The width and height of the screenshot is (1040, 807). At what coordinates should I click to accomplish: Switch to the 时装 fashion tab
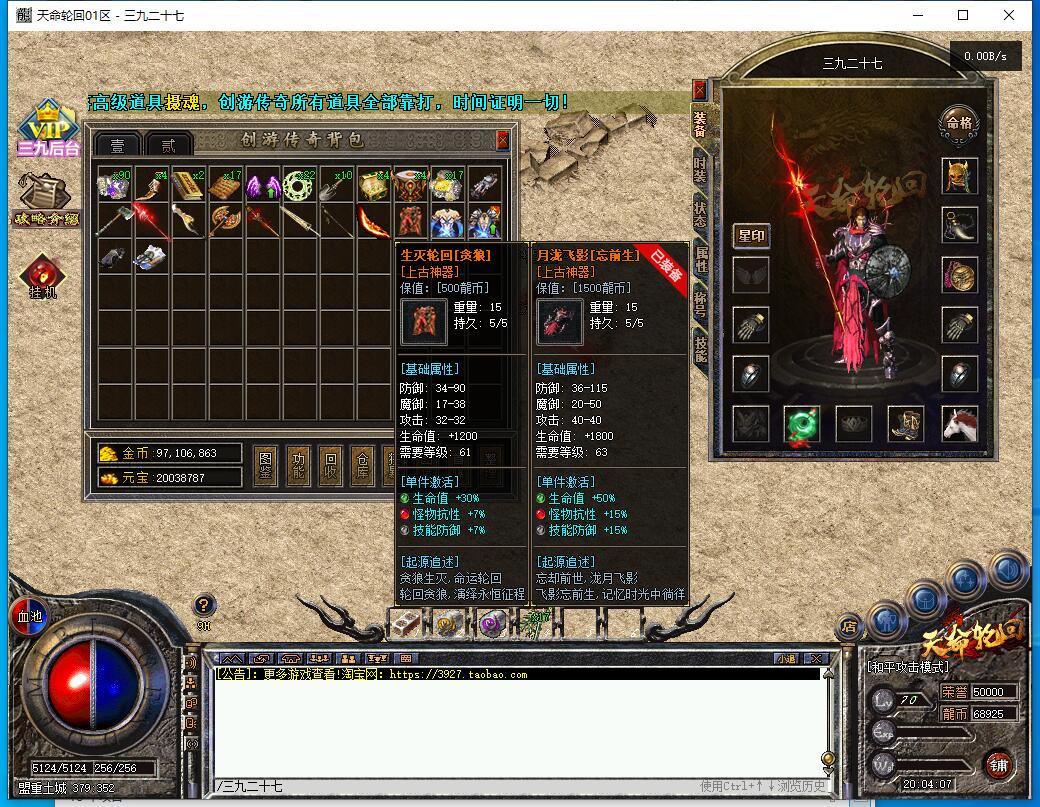tap(701, 170)
